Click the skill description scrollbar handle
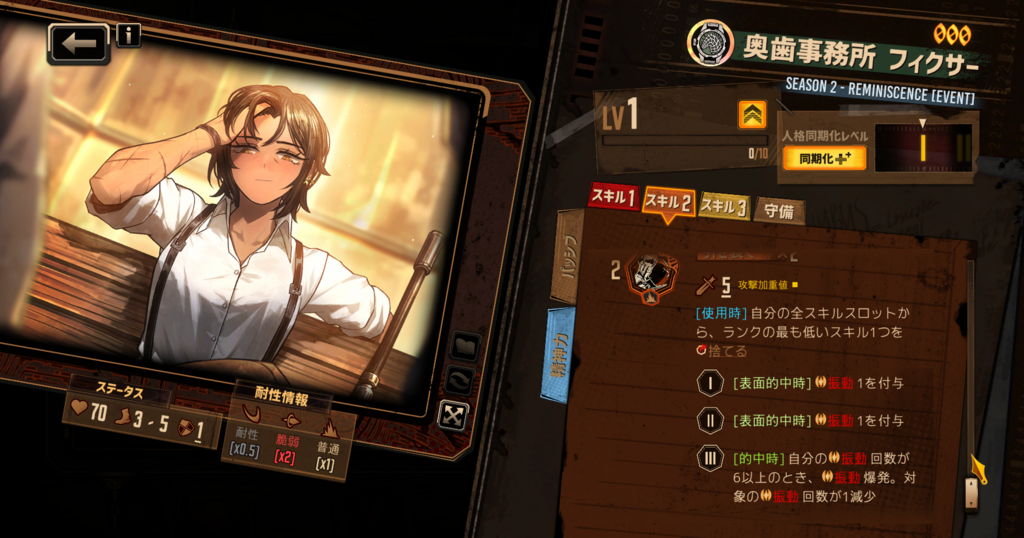Screen dimensions: 1024x538 click(x=970, y=491)
